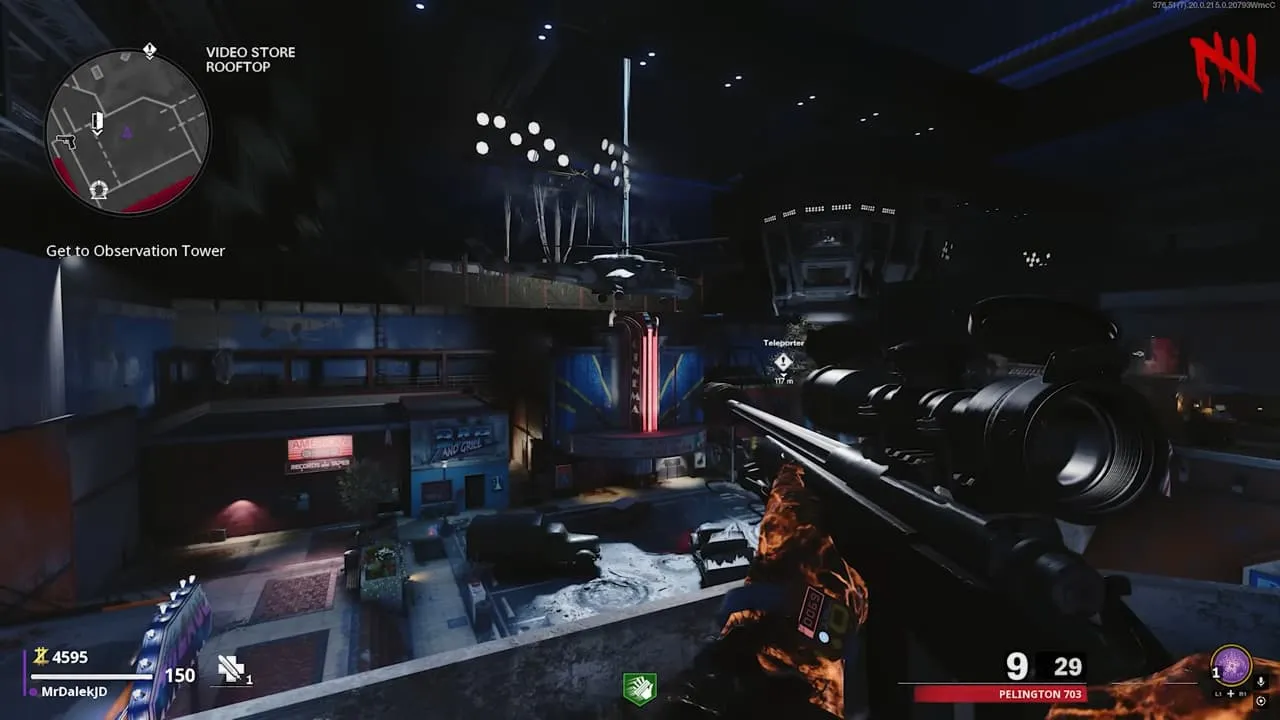1280x720 pixels.
Task: Toggle the microphone icon
Action: click(x=1259, y=681)
